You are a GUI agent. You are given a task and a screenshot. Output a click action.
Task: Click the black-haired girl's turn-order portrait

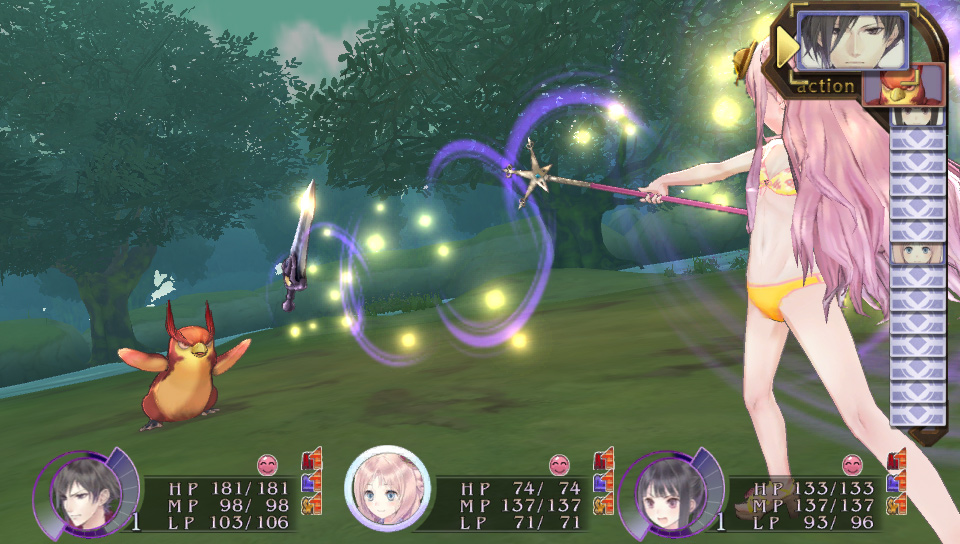(917, 115)
